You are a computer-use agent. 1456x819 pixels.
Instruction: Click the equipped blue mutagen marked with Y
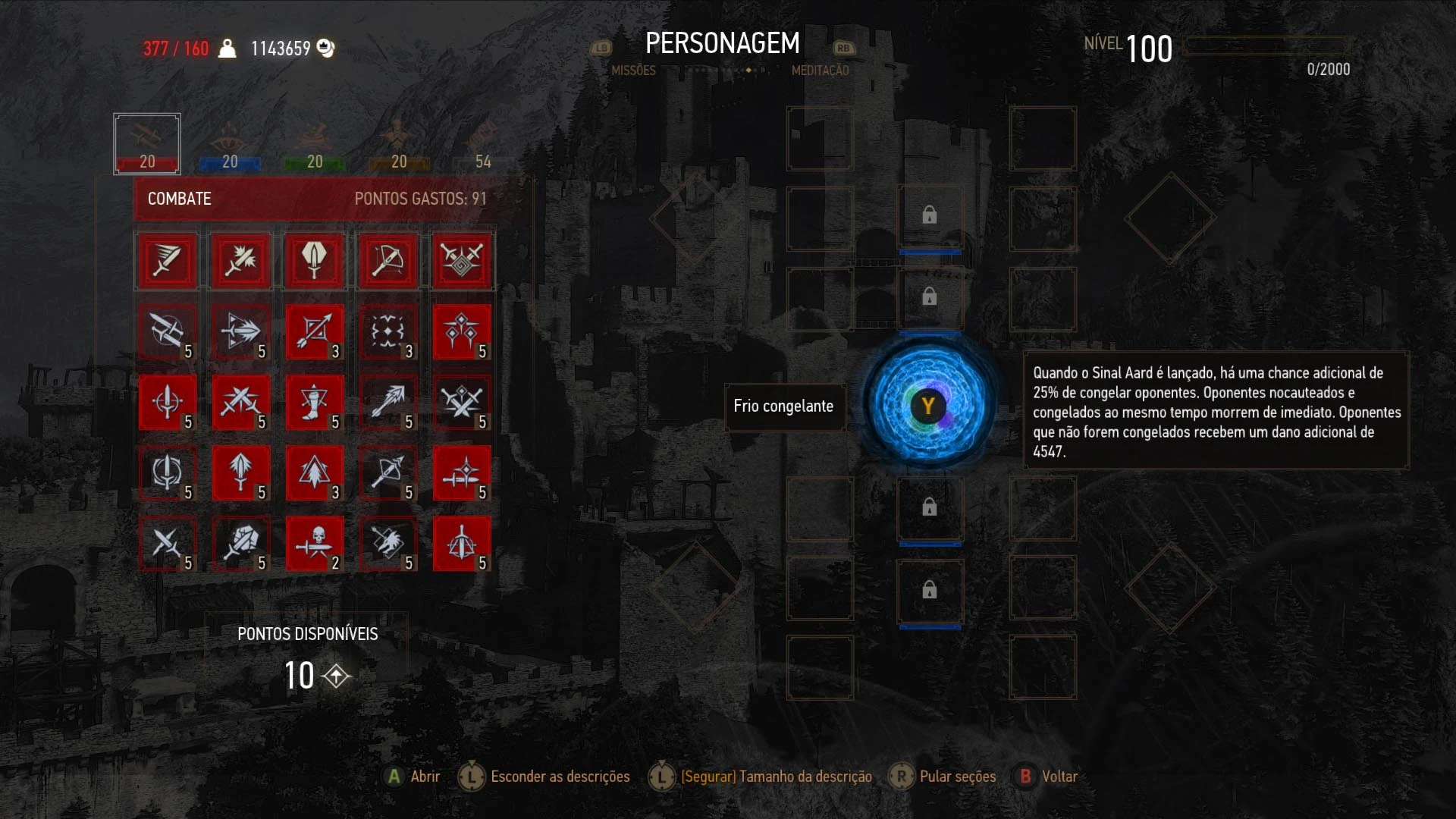pyautogui.click(x=929, y=406)
